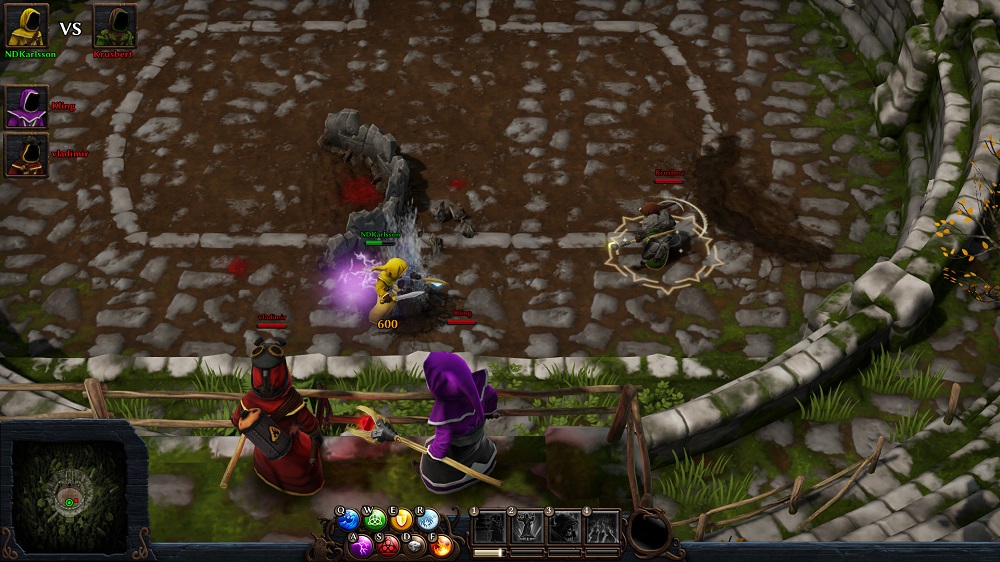This screenshot has height=562, width=1000.
Task: Click Krusbert's green wizard portrait
Action: pos(115,27)
